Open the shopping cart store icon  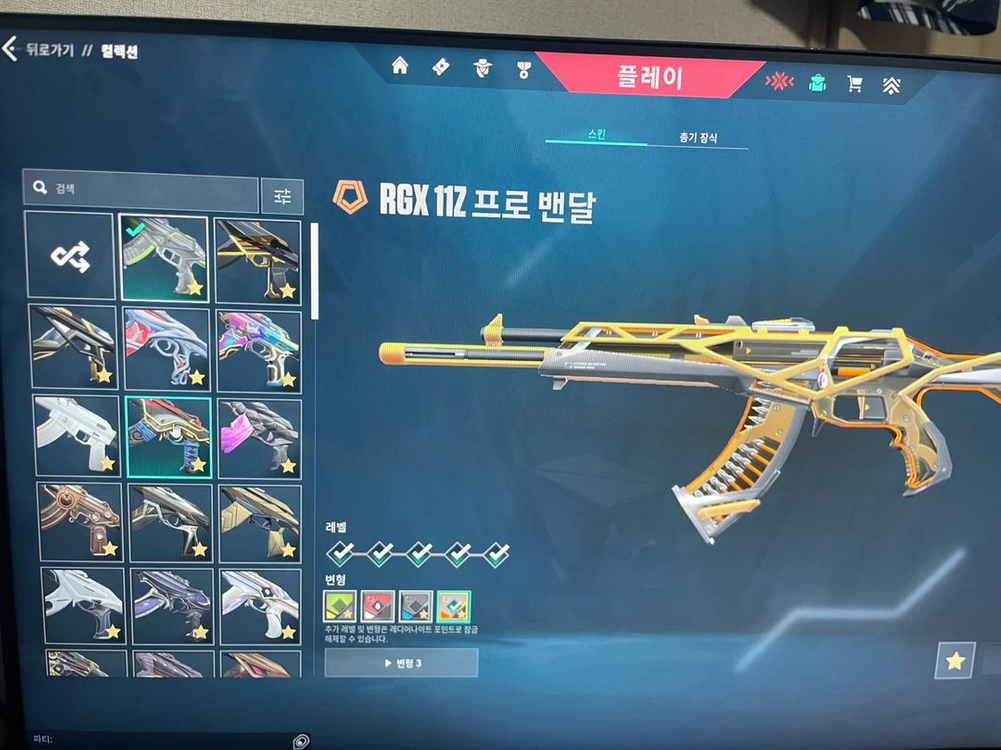855,84
